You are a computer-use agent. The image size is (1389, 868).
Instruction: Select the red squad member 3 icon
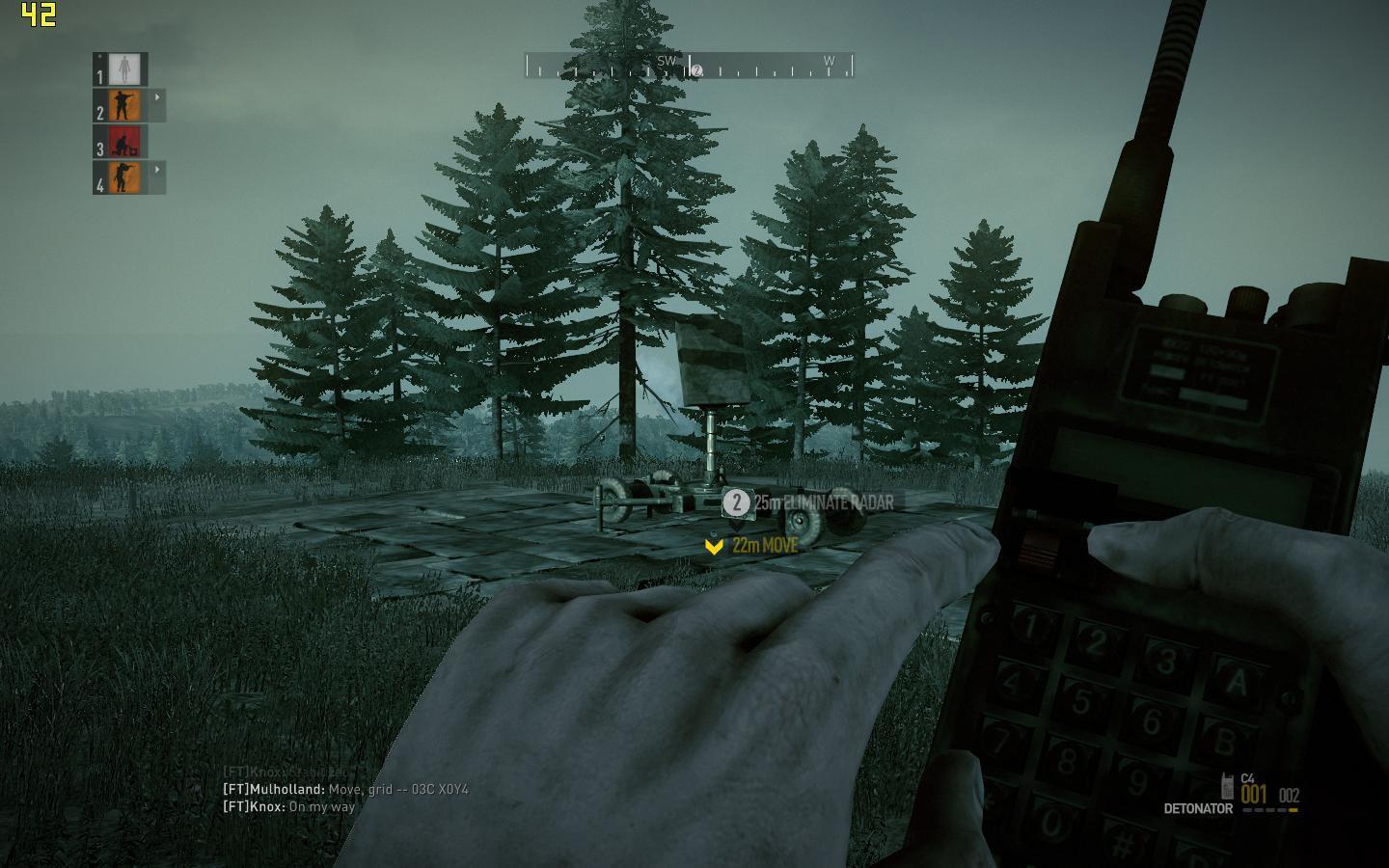pyautogui.click(x=123, y=142)
